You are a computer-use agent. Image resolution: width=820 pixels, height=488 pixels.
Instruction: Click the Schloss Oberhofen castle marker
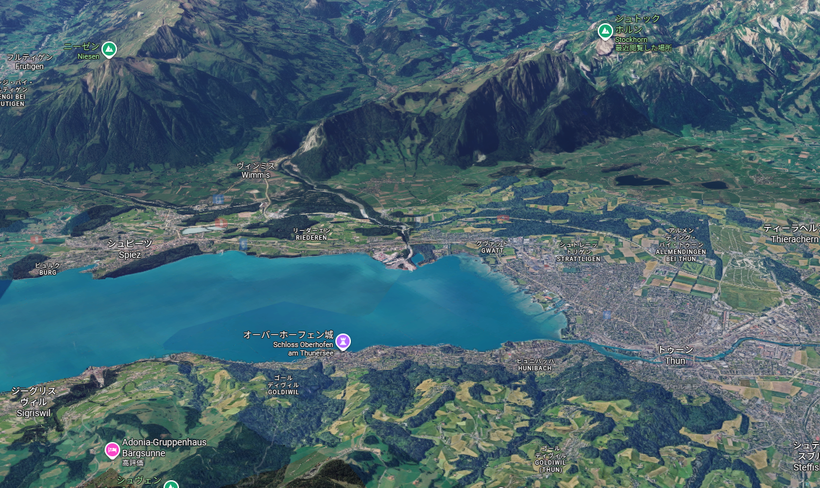[343, 341]
